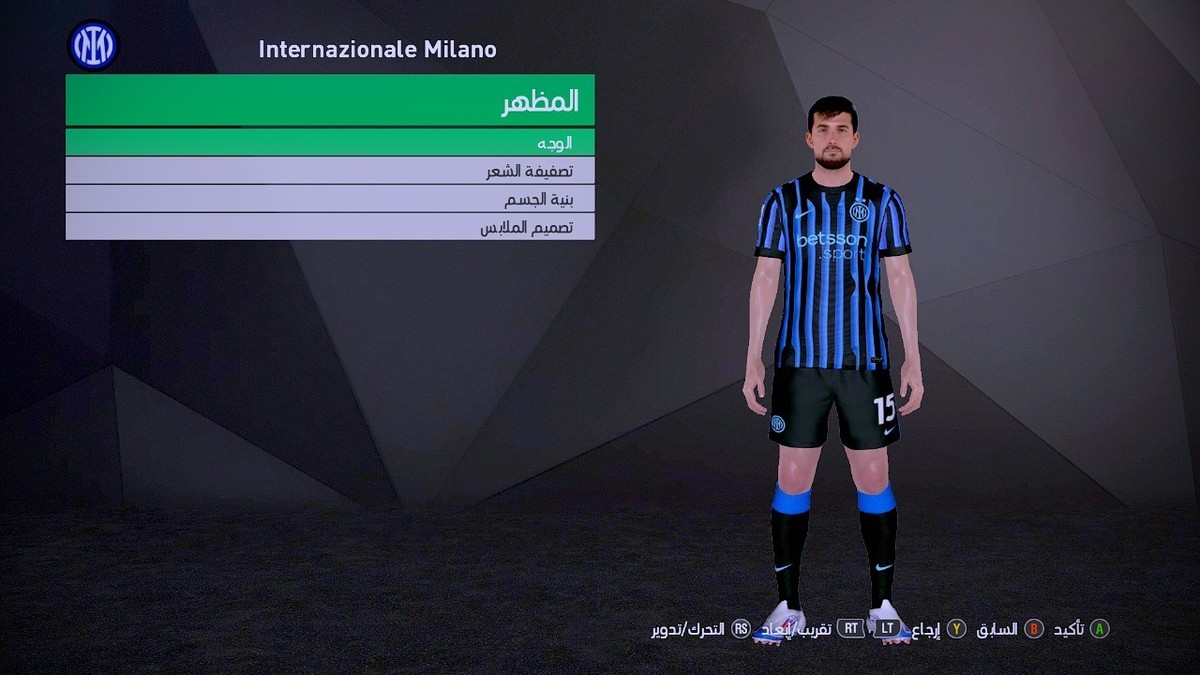The image size is (1200, 675).
Task: Open تصميم الملابس (Kit design) entry
Action: pos(330,227)
